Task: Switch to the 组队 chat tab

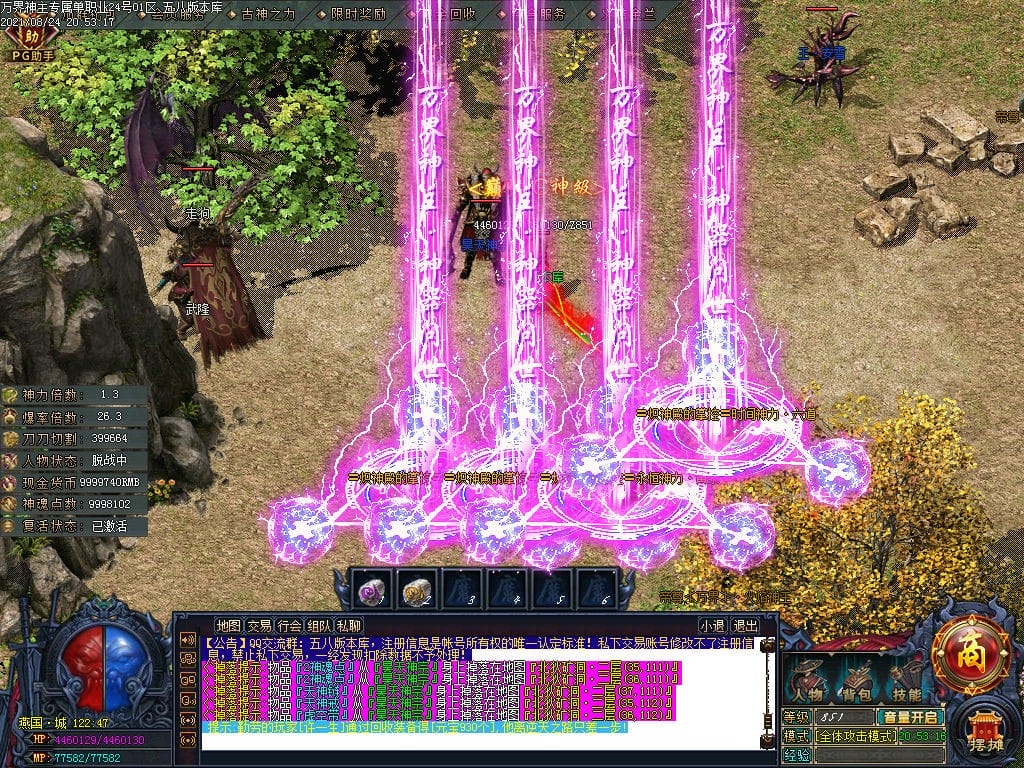Action: (x=319, y=626)
